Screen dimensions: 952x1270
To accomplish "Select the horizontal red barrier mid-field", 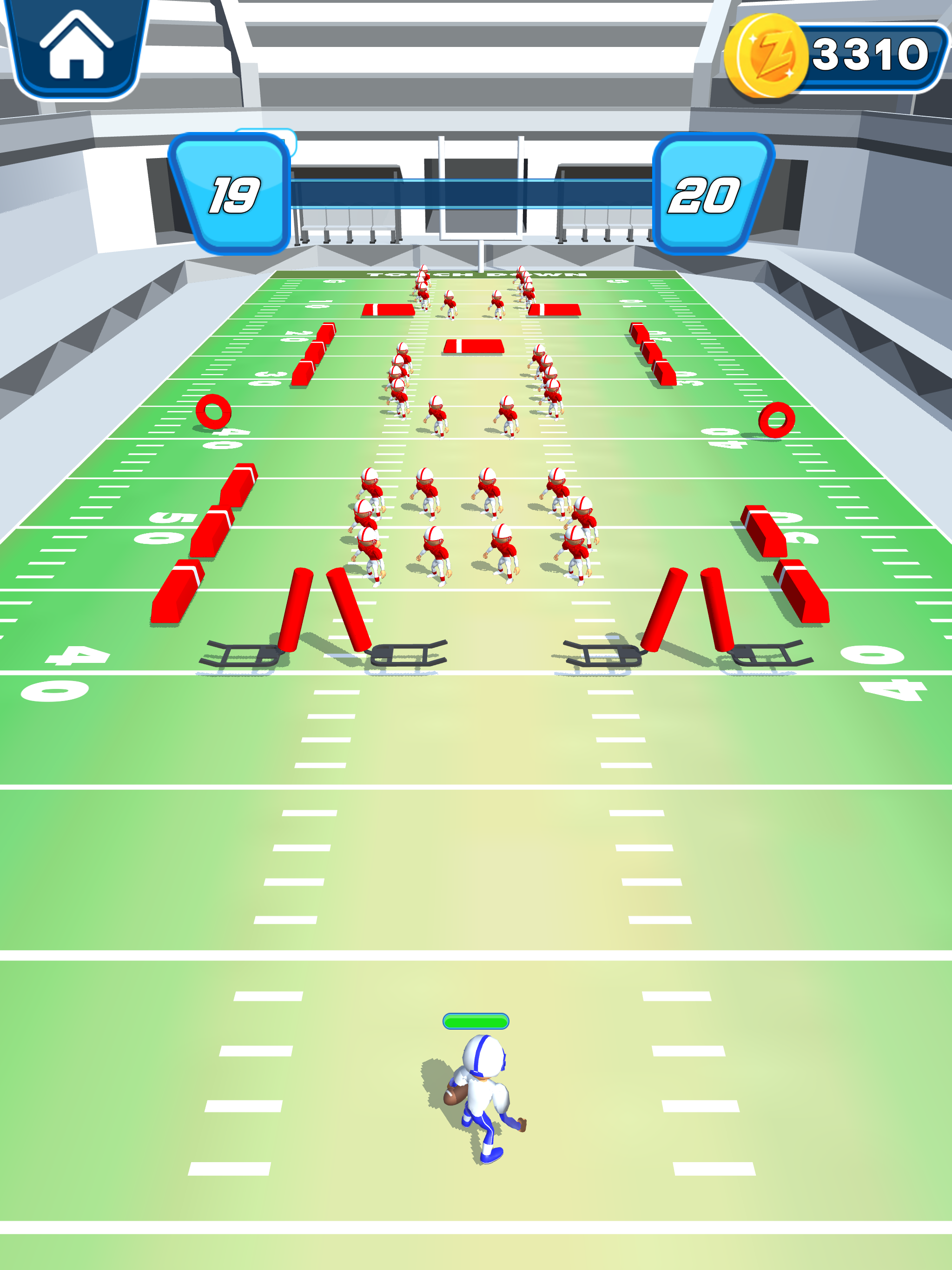I will click(474, 346).
